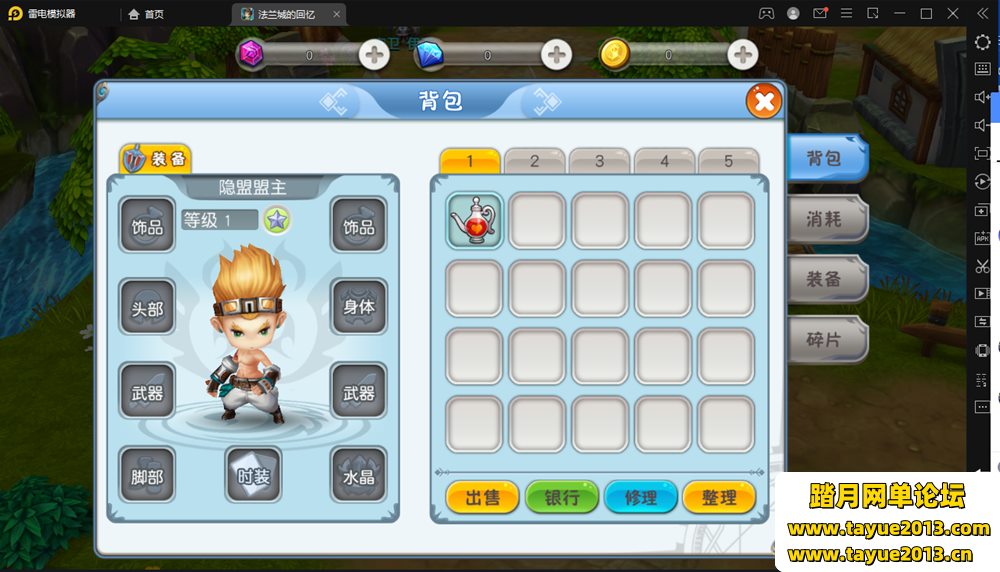
Task: Switch to bag page tab 2
Action: [534, 161]
